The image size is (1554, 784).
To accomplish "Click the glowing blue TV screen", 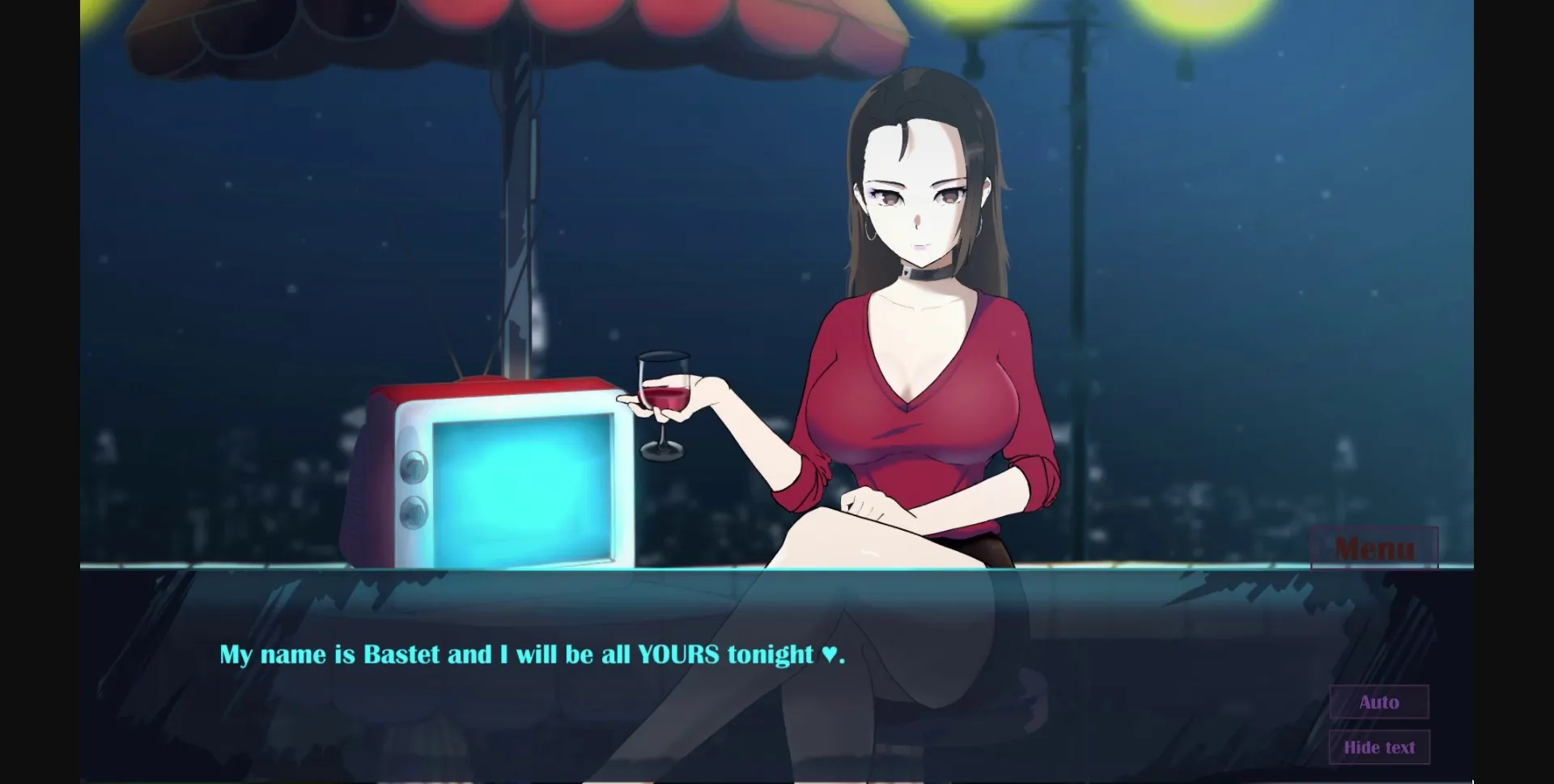I will 522,485.
